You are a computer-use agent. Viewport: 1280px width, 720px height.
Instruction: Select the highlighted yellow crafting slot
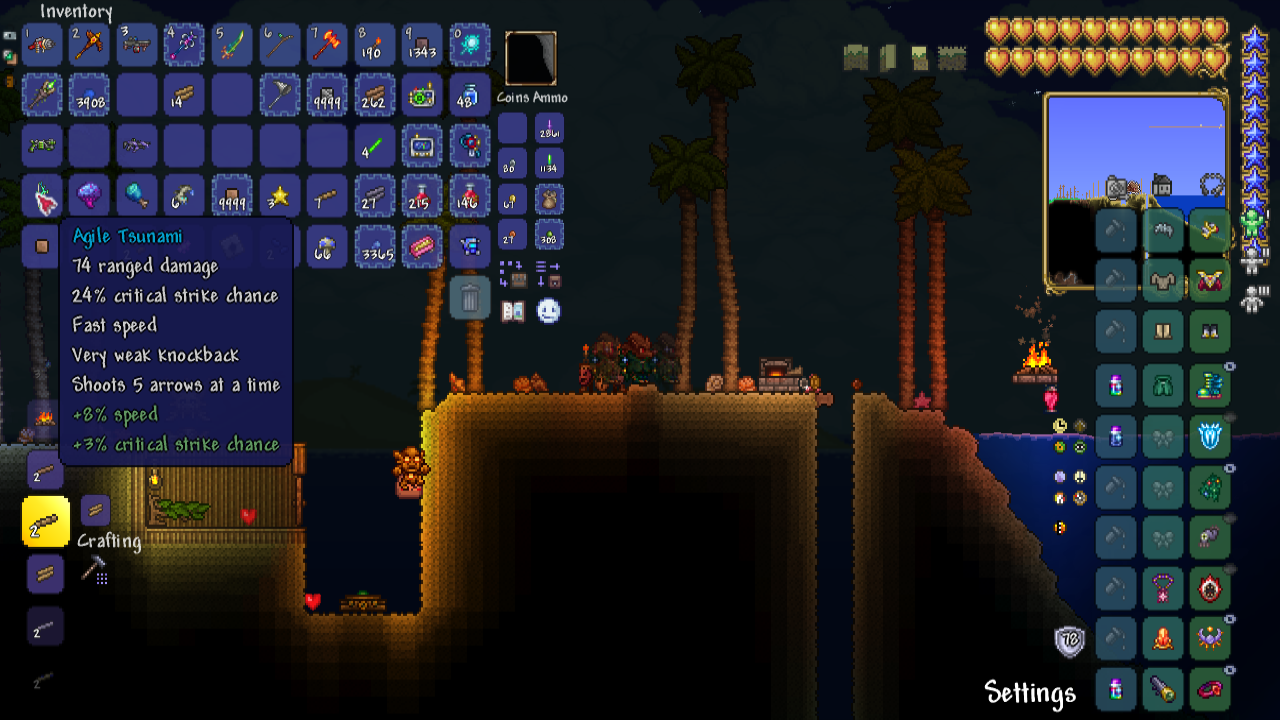[45, 521]
